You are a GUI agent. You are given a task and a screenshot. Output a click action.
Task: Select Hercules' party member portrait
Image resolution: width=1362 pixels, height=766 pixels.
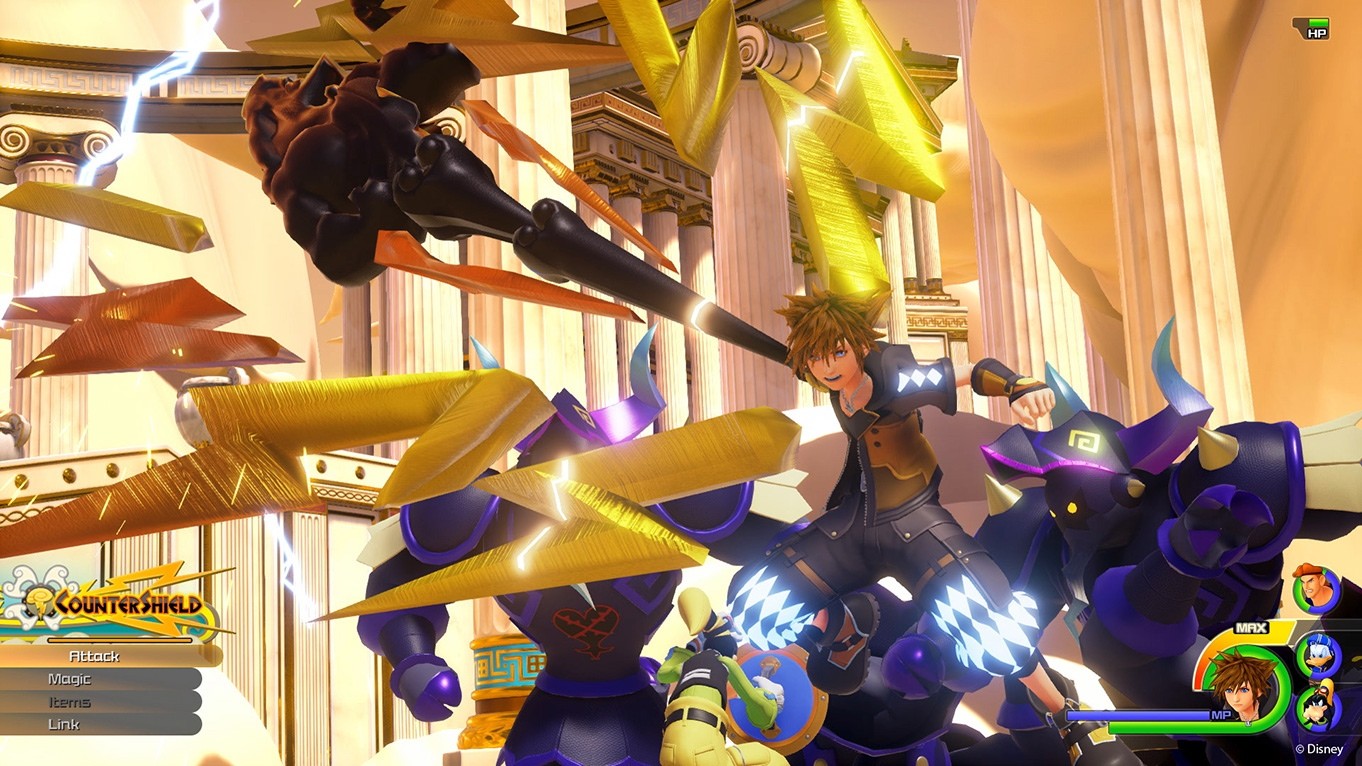click(x=1314, y=587)
